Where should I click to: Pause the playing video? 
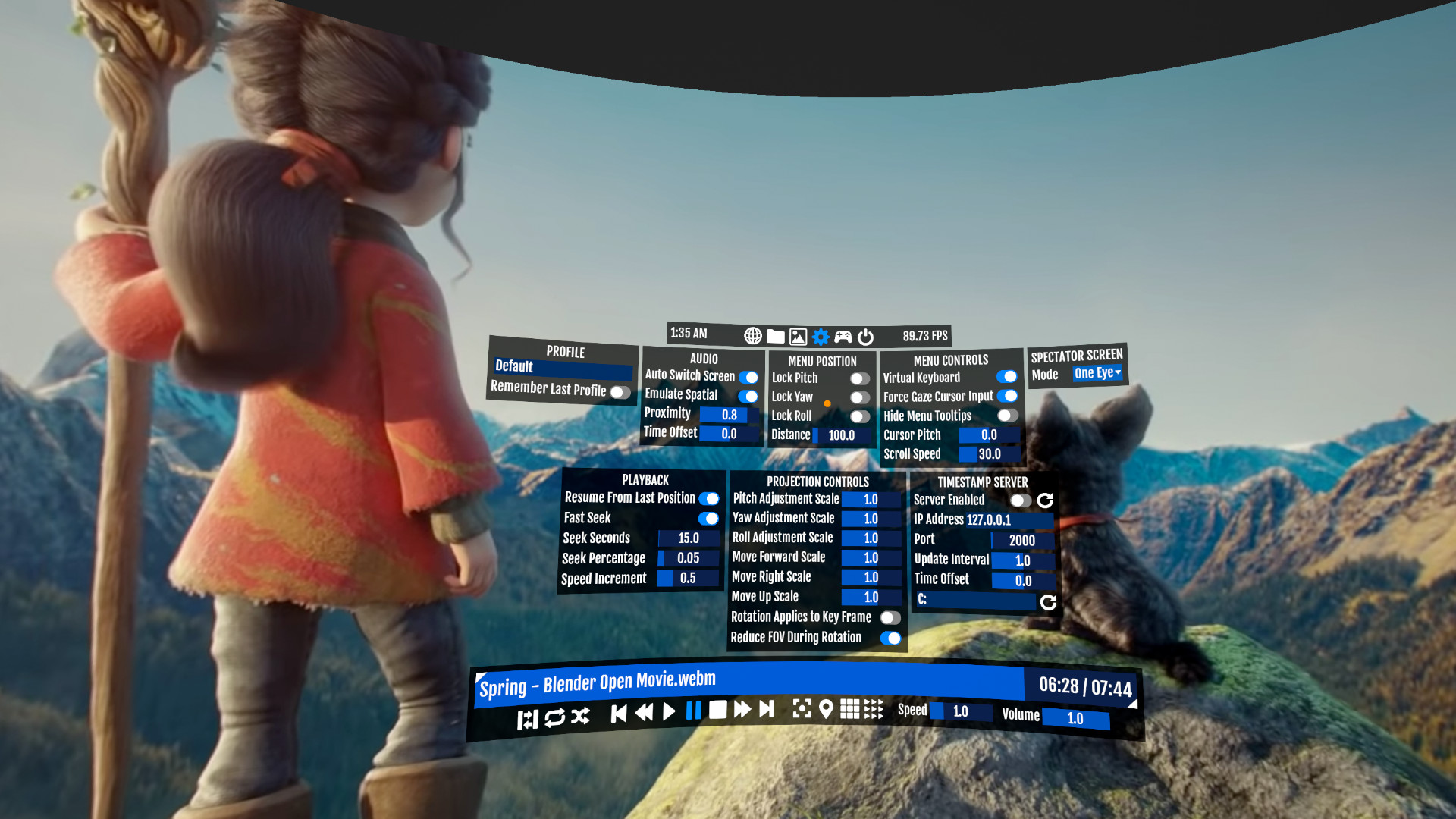(x=692, y=711)
